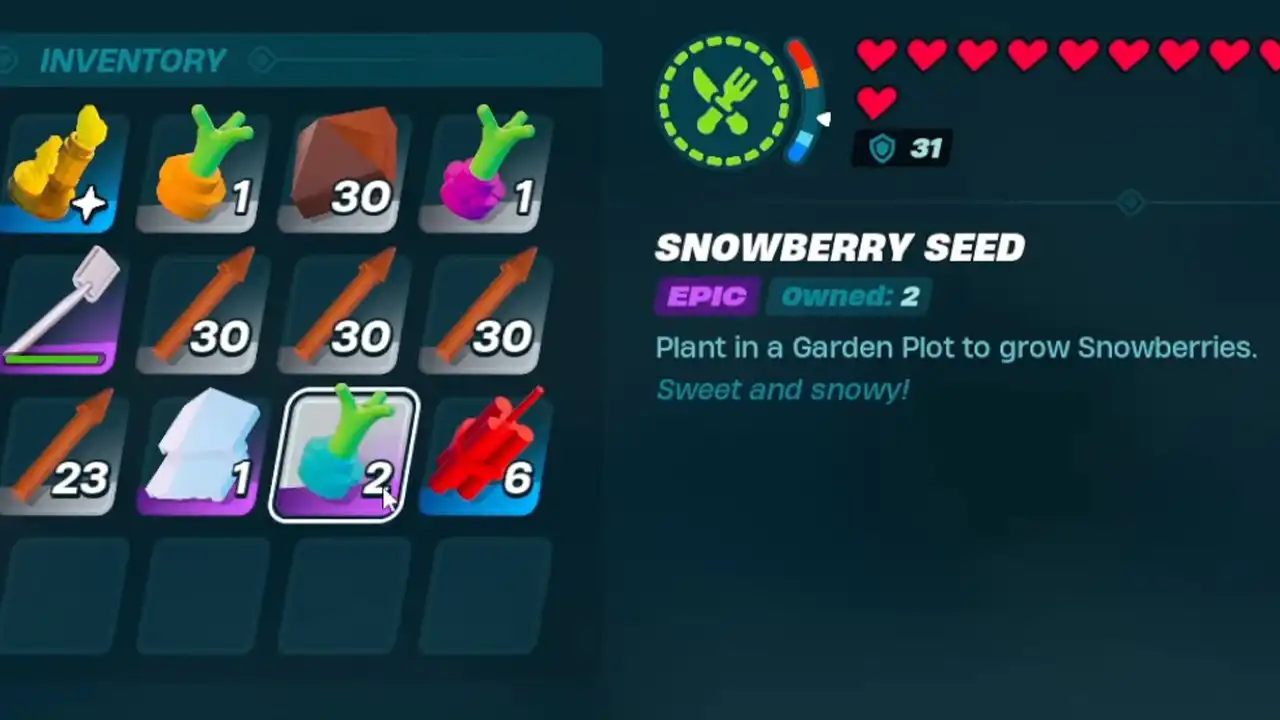1280x720 pixels.
Task: Click the INVENTORY header label
Action: click(133, 60)
